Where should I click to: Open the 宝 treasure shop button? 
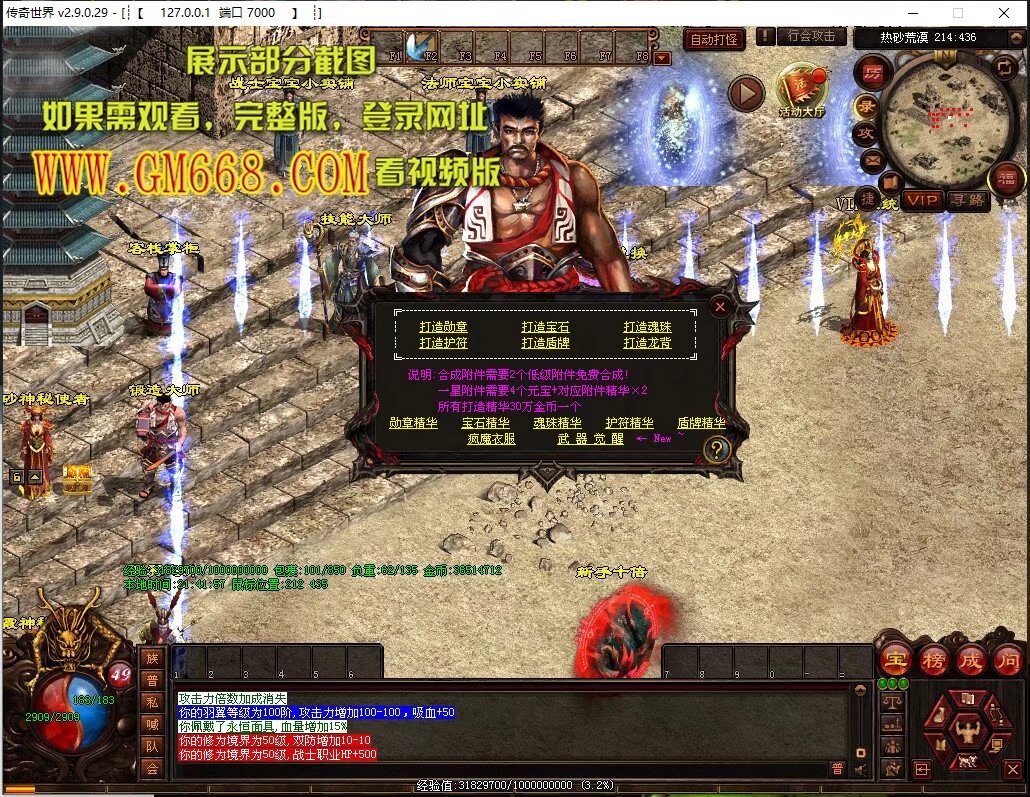894,660
